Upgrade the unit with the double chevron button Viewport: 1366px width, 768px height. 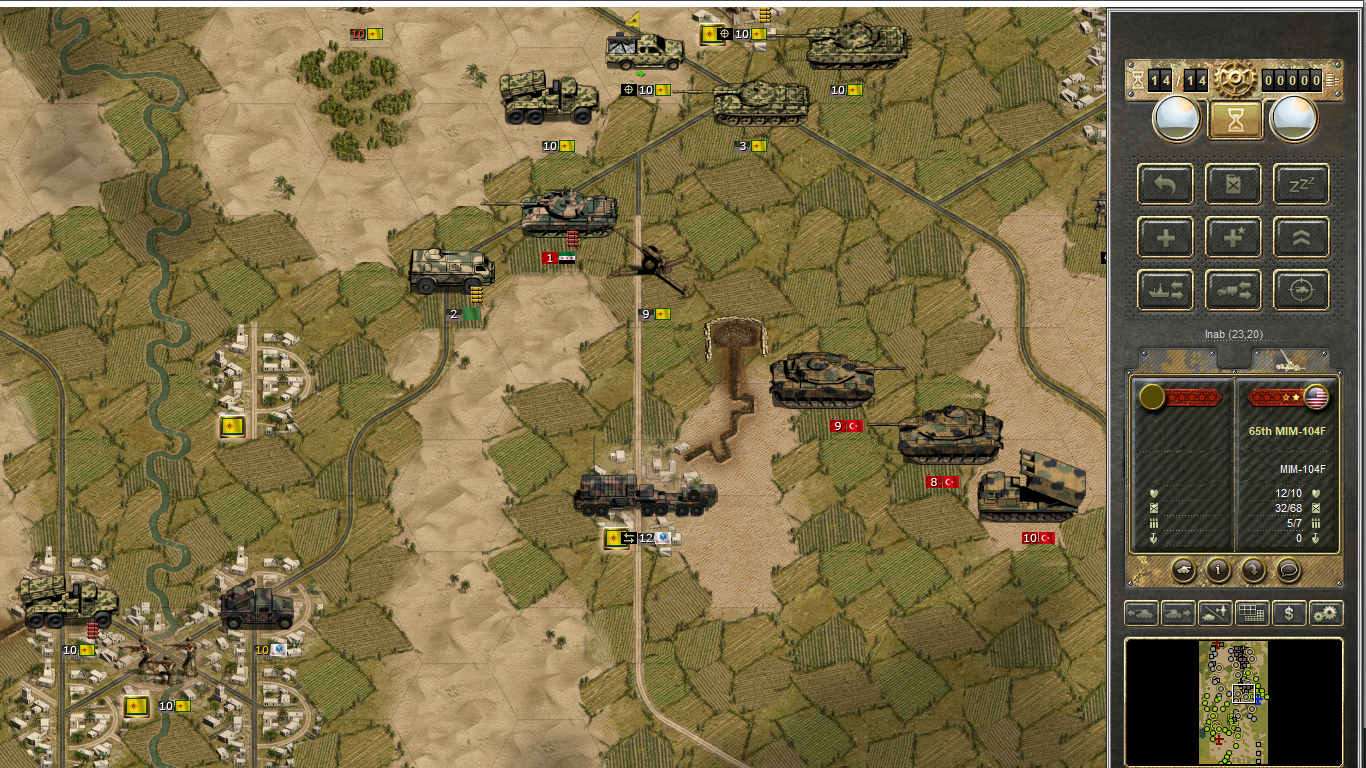(1301, 238)
